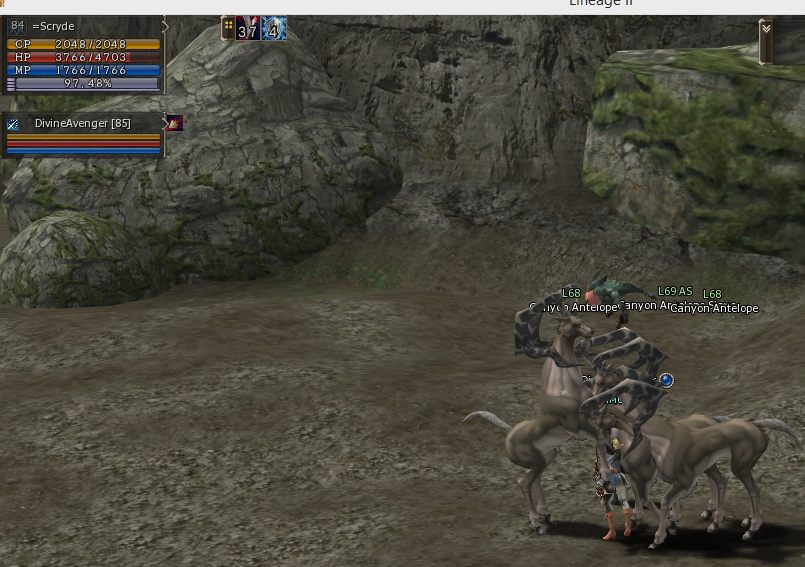Toggle the buff bar grid button

coord(228,27)
